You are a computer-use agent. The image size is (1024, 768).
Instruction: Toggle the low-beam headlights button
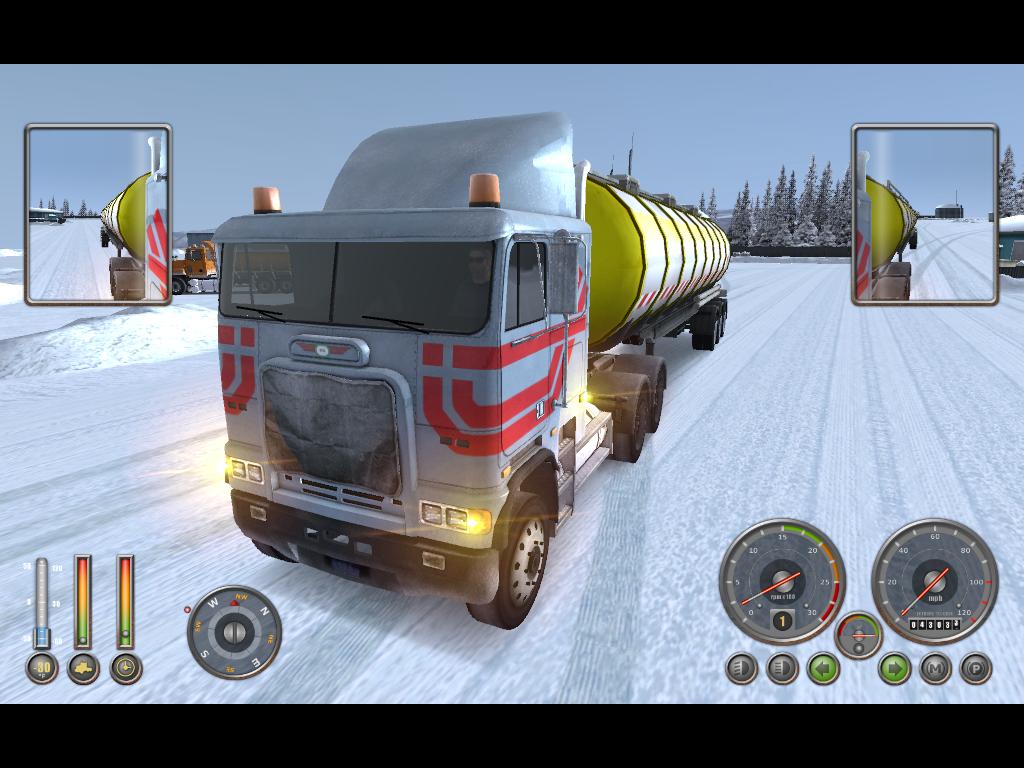tap(741, 668)
